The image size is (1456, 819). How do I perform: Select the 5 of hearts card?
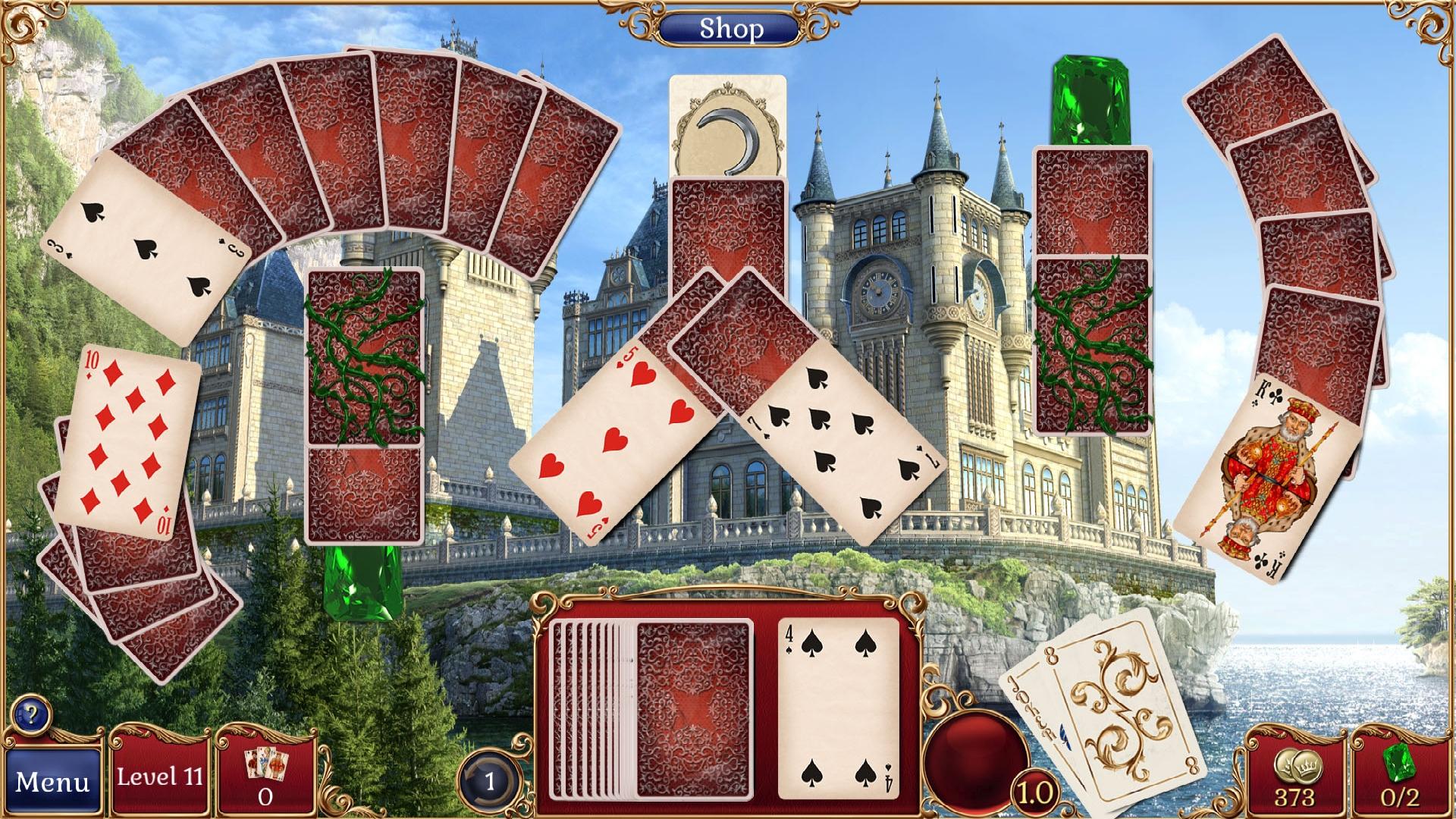tap(607, 440)
